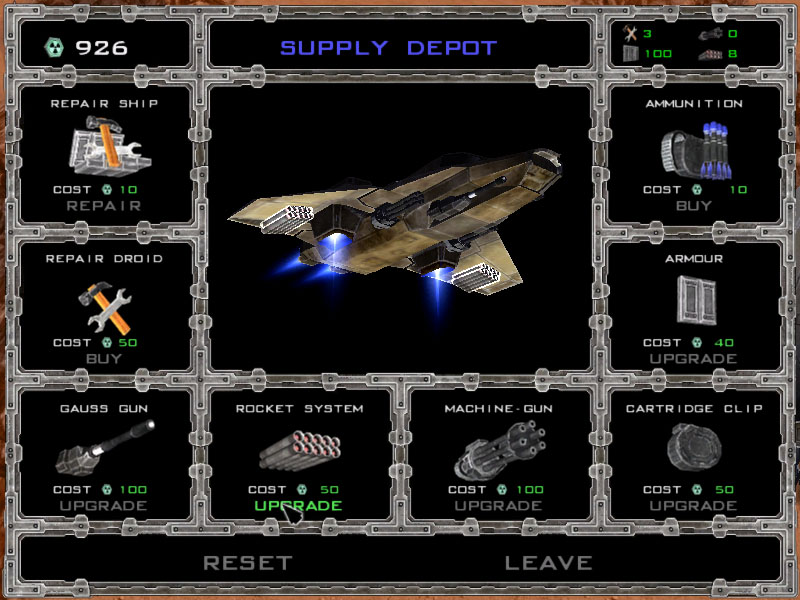Upgrade the Cartridge Clip
Image resolution: width=800 pixels, height=600 pixels.
693,506
